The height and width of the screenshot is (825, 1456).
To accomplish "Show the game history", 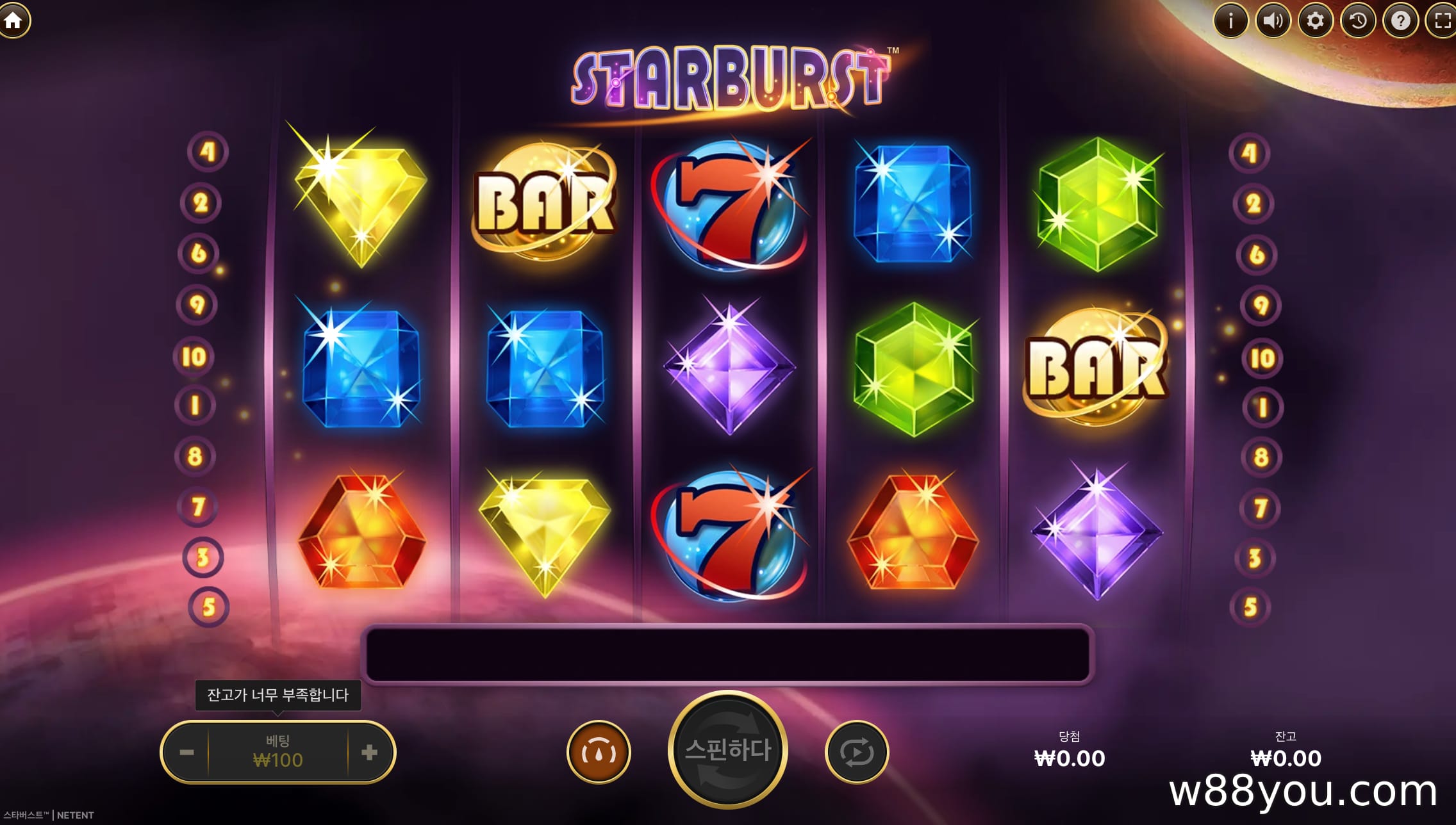I will coord(1357,20).
